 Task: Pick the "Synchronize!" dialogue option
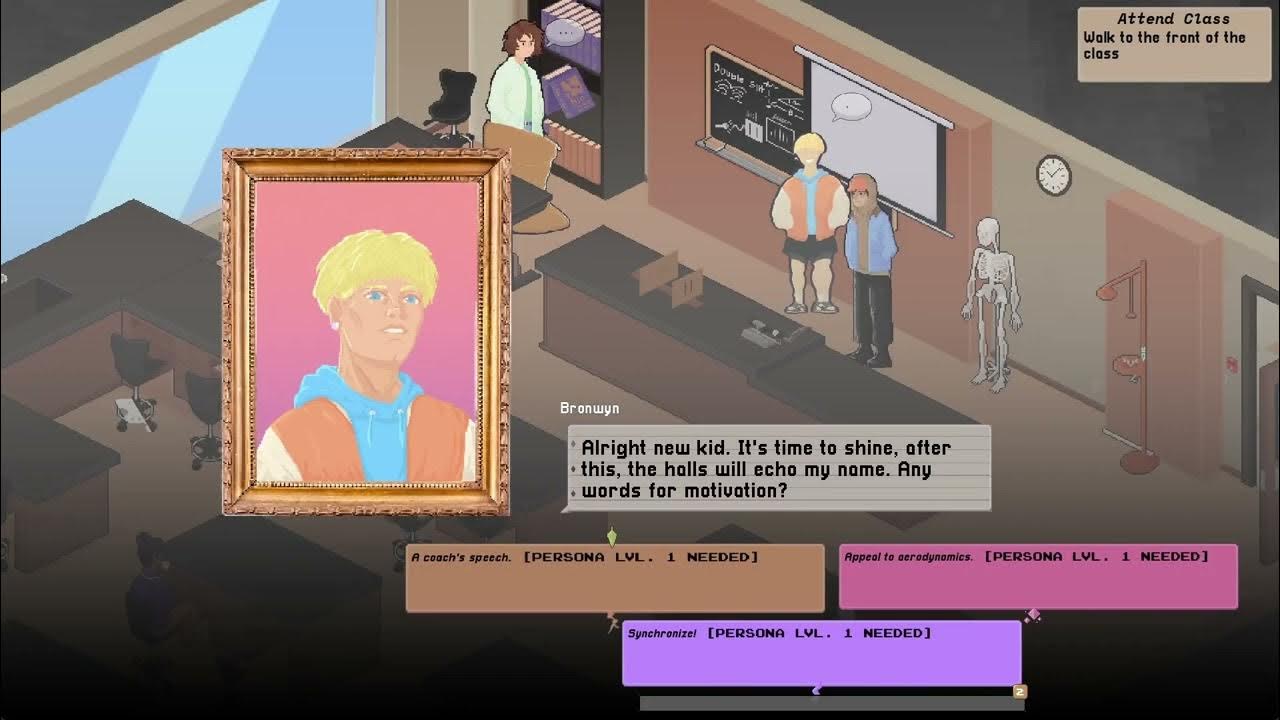821,653
